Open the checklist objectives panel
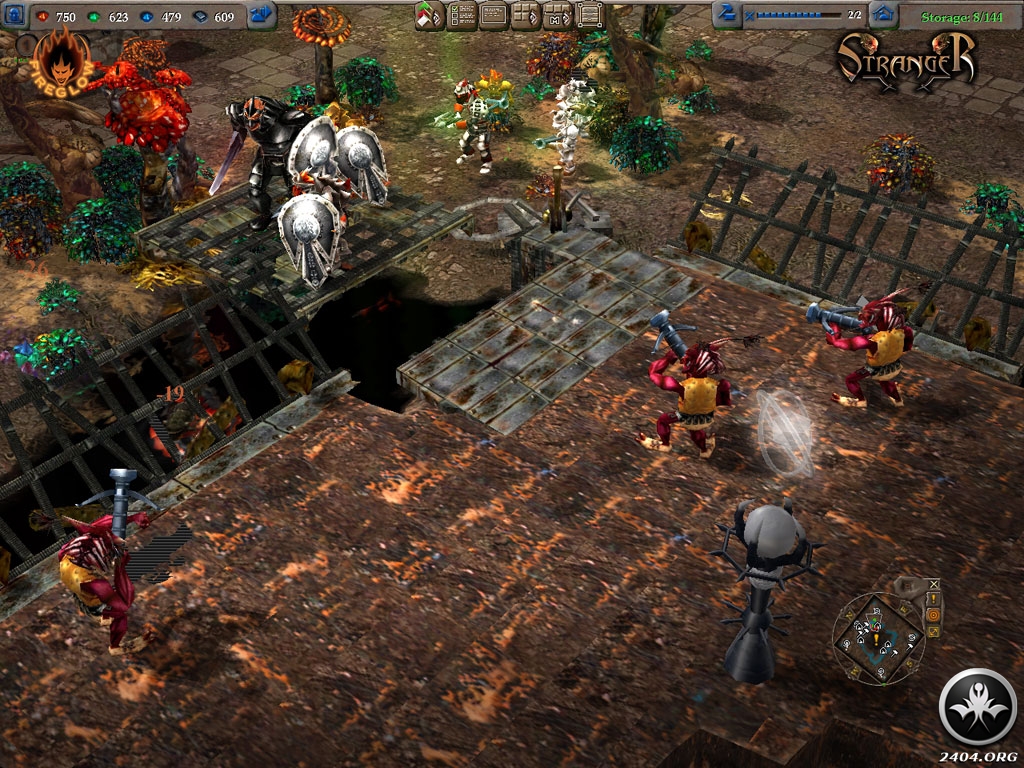The height and width of the screenshot is (768, 1024). pyautogui.click(x=461, y=15)
